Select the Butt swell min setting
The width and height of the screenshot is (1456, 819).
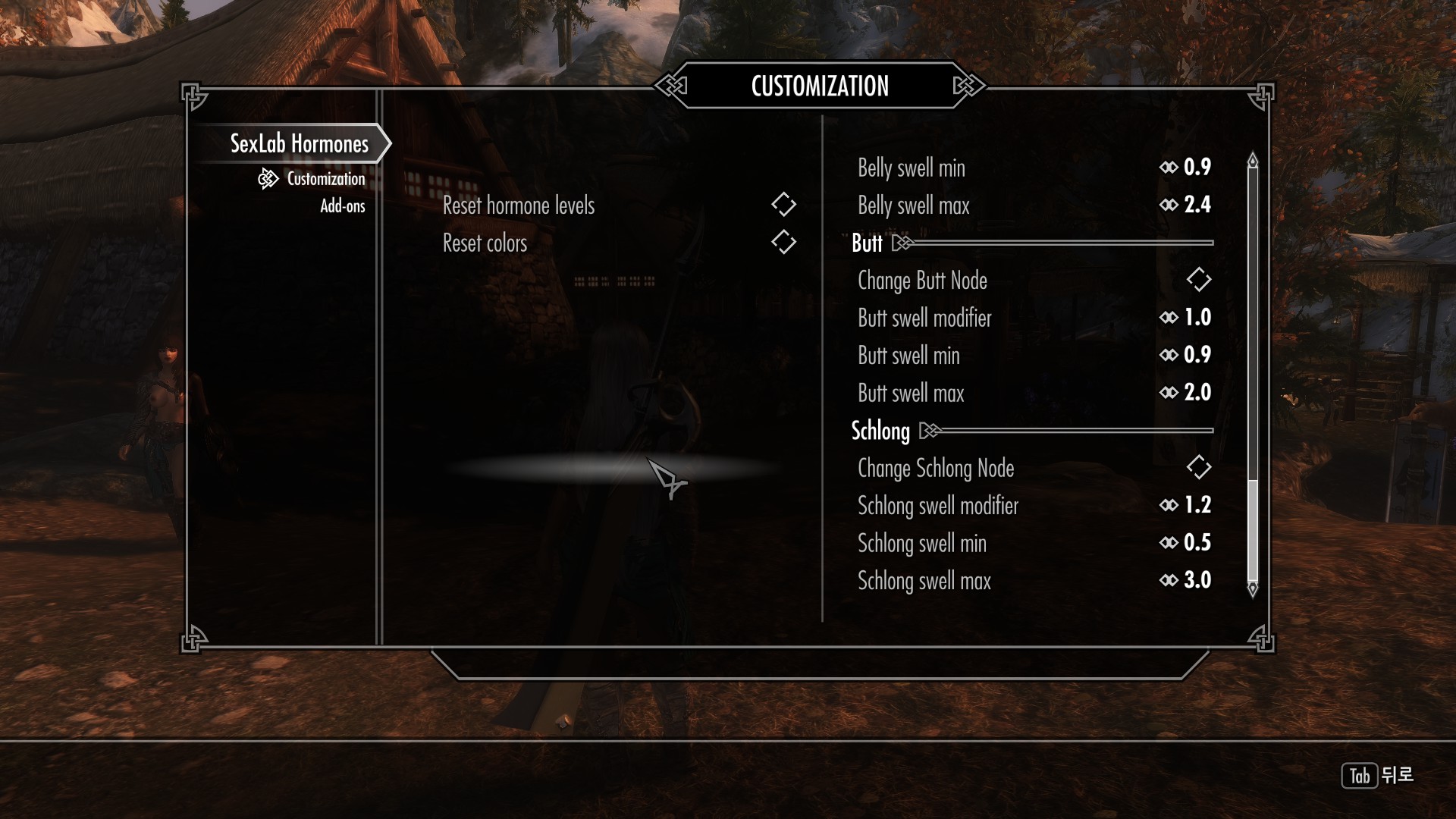(1033, 355)
